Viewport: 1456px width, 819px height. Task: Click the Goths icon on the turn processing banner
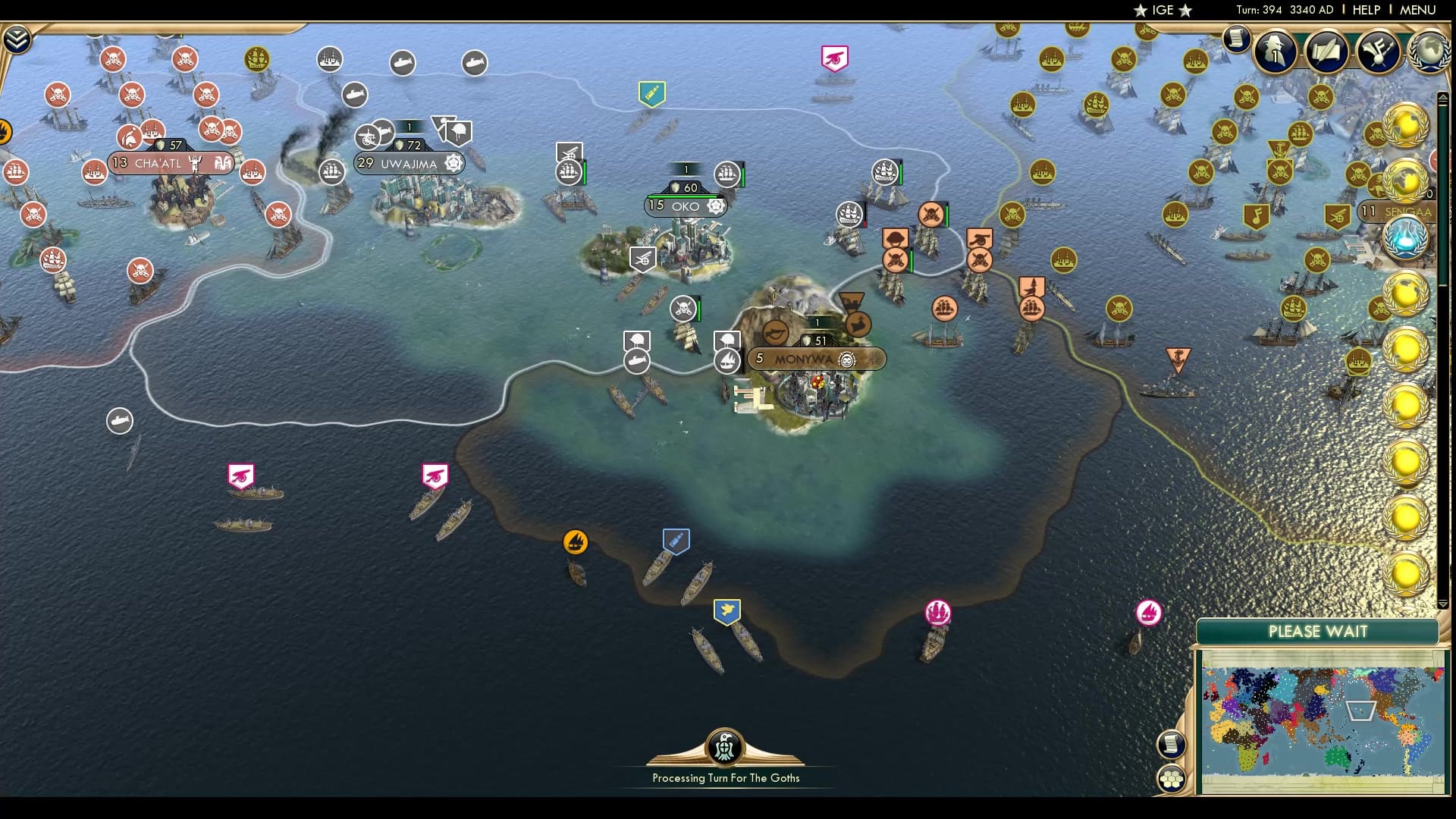pos(724,746)
